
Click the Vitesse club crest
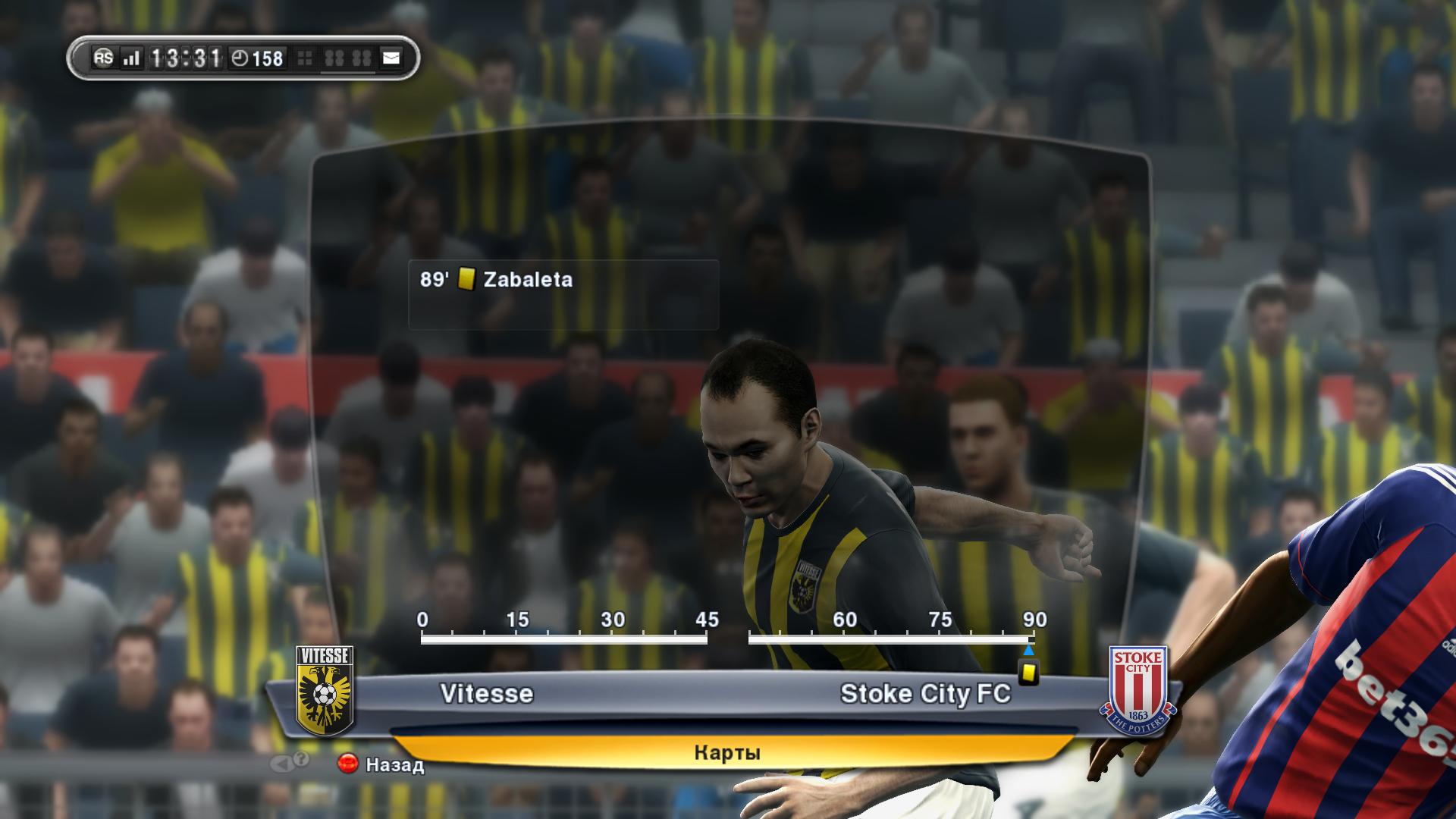click(x=324, y=691)
